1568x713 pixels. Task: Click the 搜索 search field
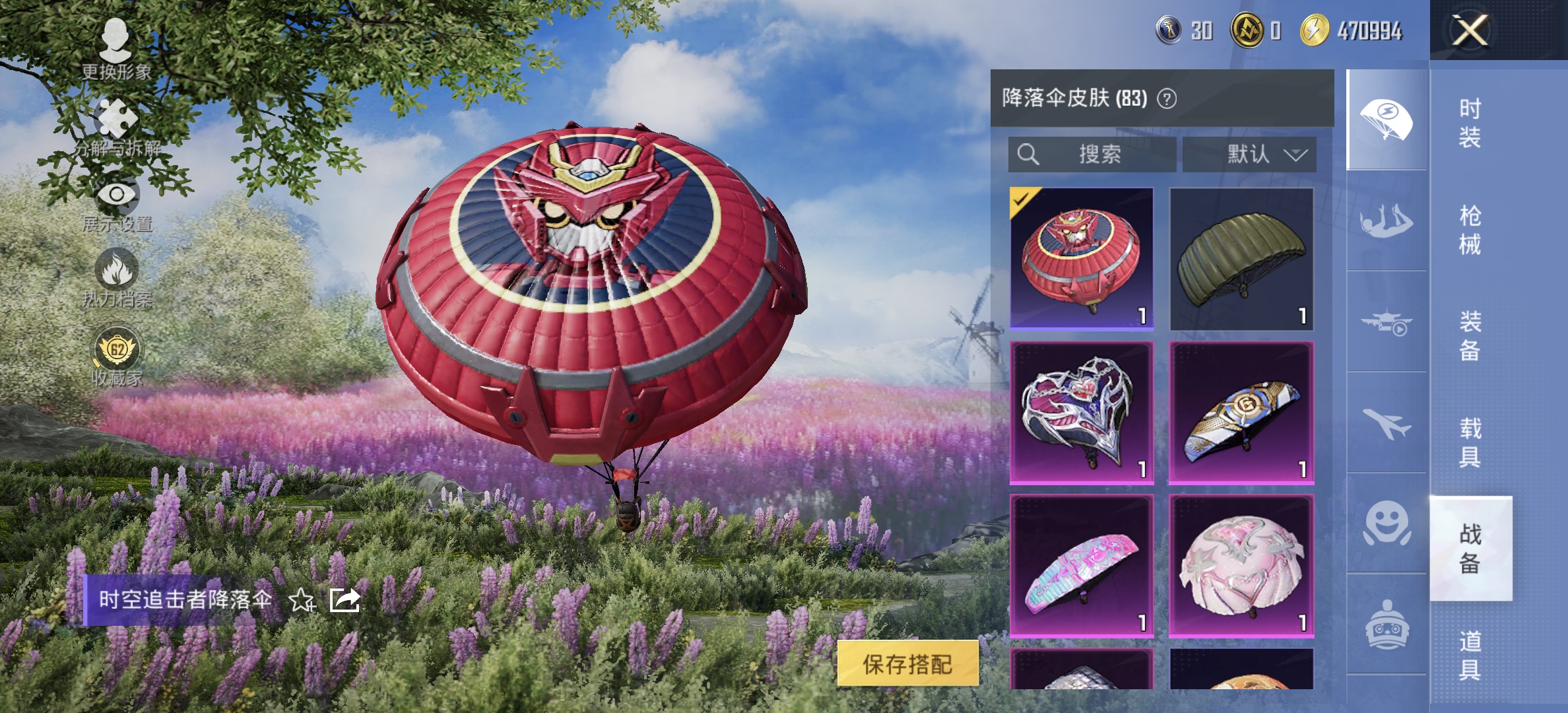[1092, 154]
